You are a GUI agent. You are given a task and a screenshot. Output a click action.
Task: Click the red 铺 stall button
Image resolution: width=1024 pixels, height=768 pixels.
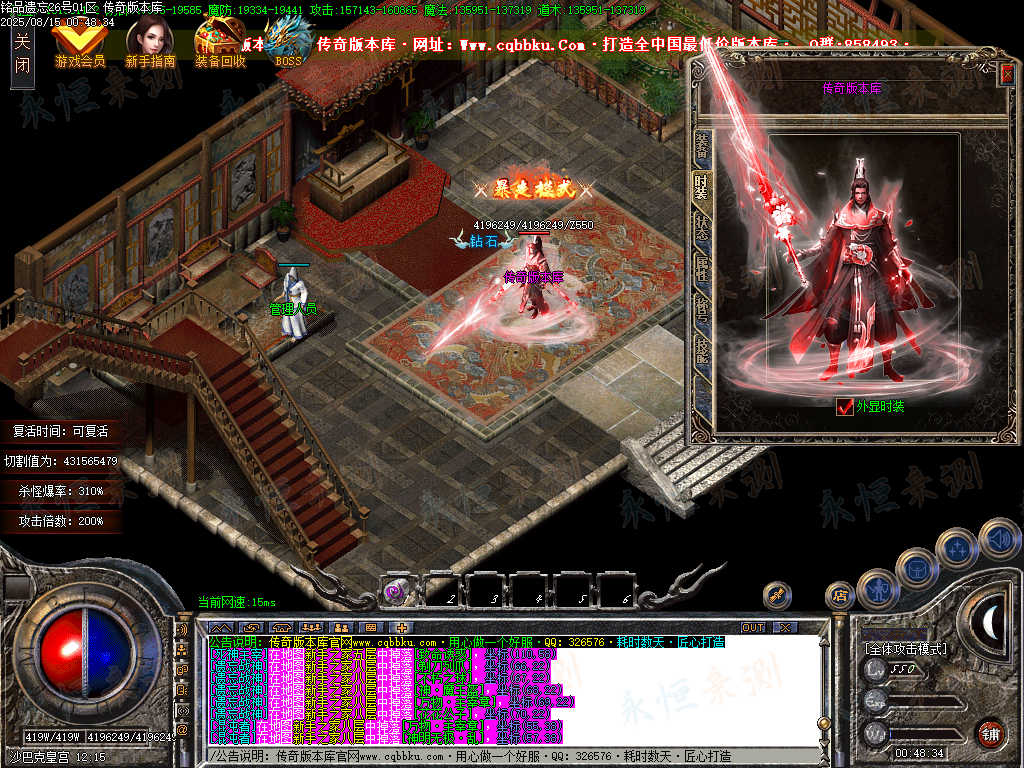click(990, 733)
